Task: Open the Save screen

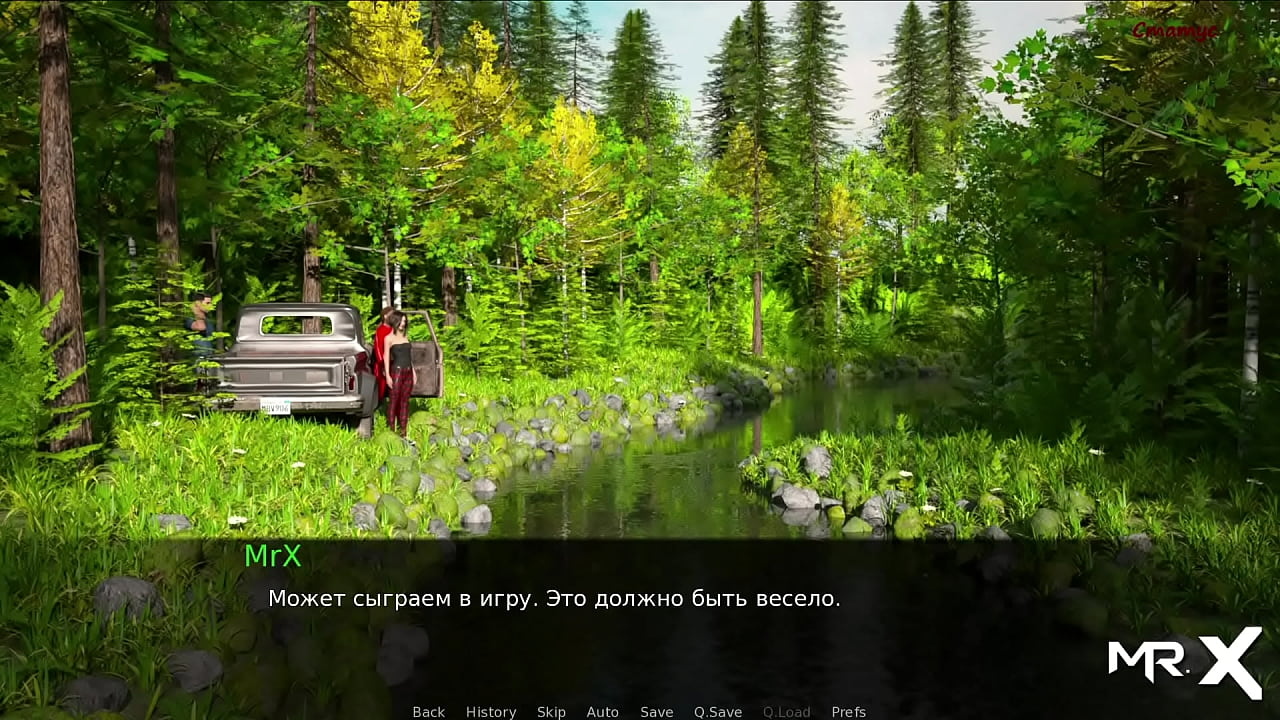Action: click(x=656, y=712)
